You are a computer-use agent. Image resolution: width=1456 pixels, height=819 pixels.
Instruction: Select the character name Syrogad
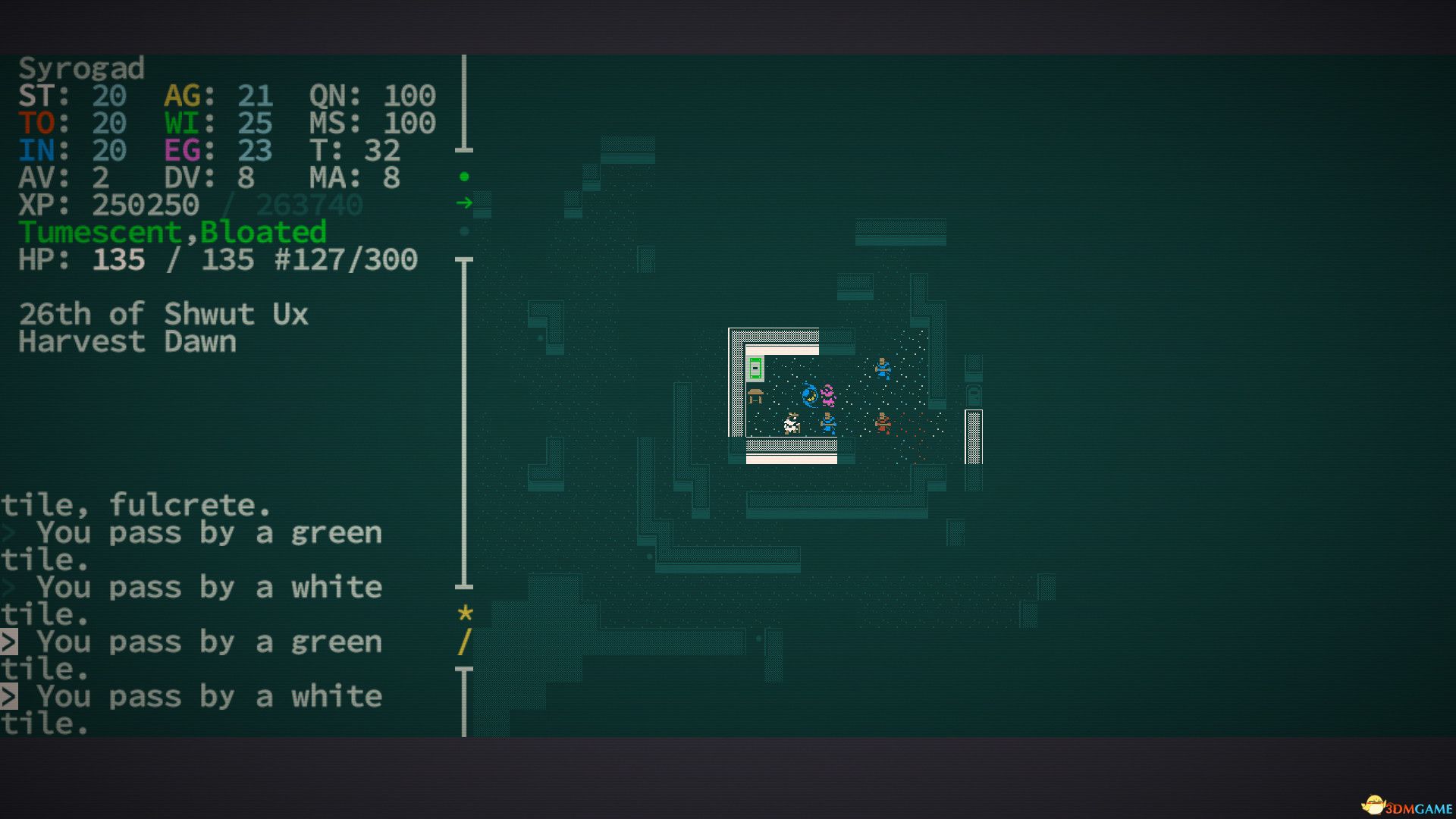(x=83, y=68)
